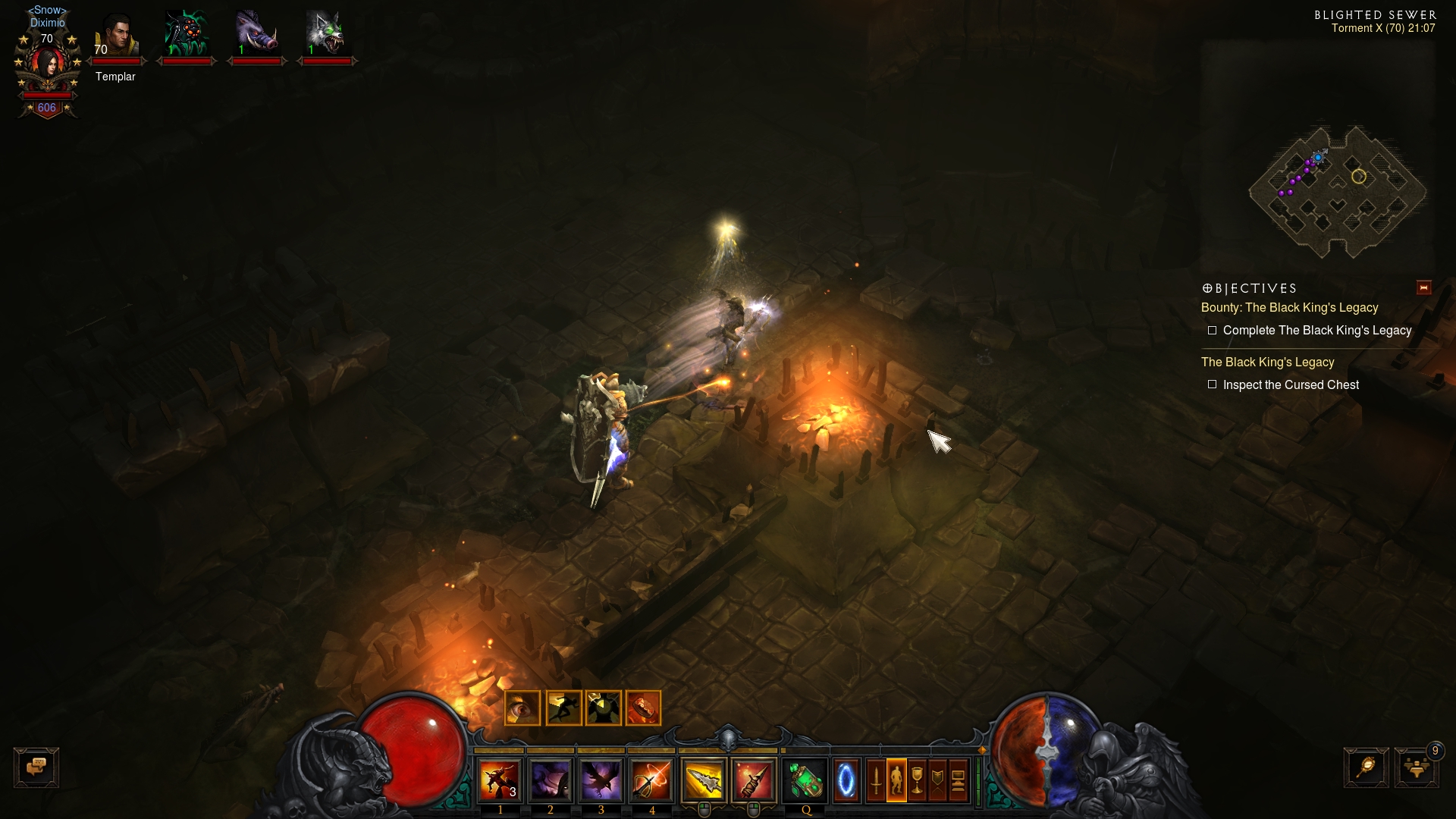The image size is (1456, 819).
Task: Activate the Vault skill in slot 1
Action: pyautogui.click(x=500, y=780)
